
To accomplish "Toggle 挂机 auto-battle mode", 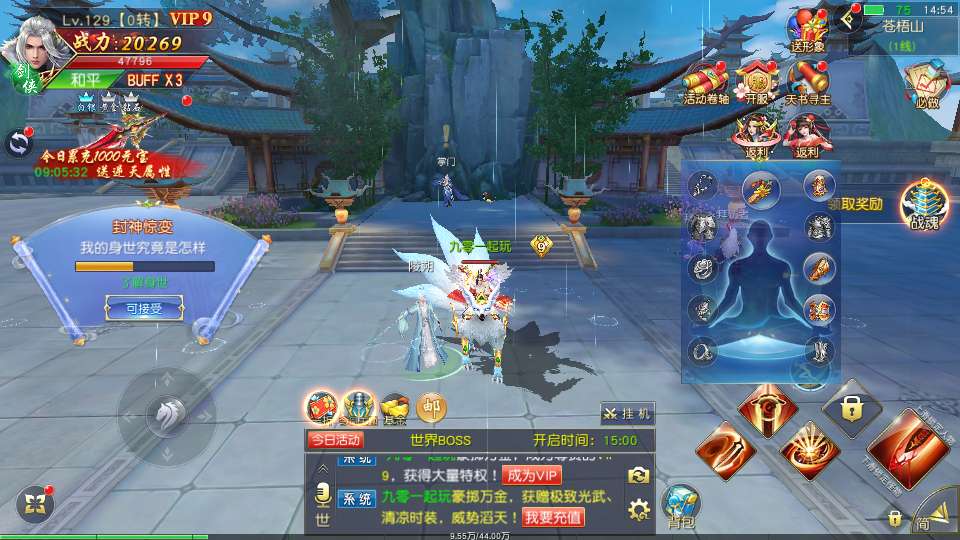I will coord(628,413).
